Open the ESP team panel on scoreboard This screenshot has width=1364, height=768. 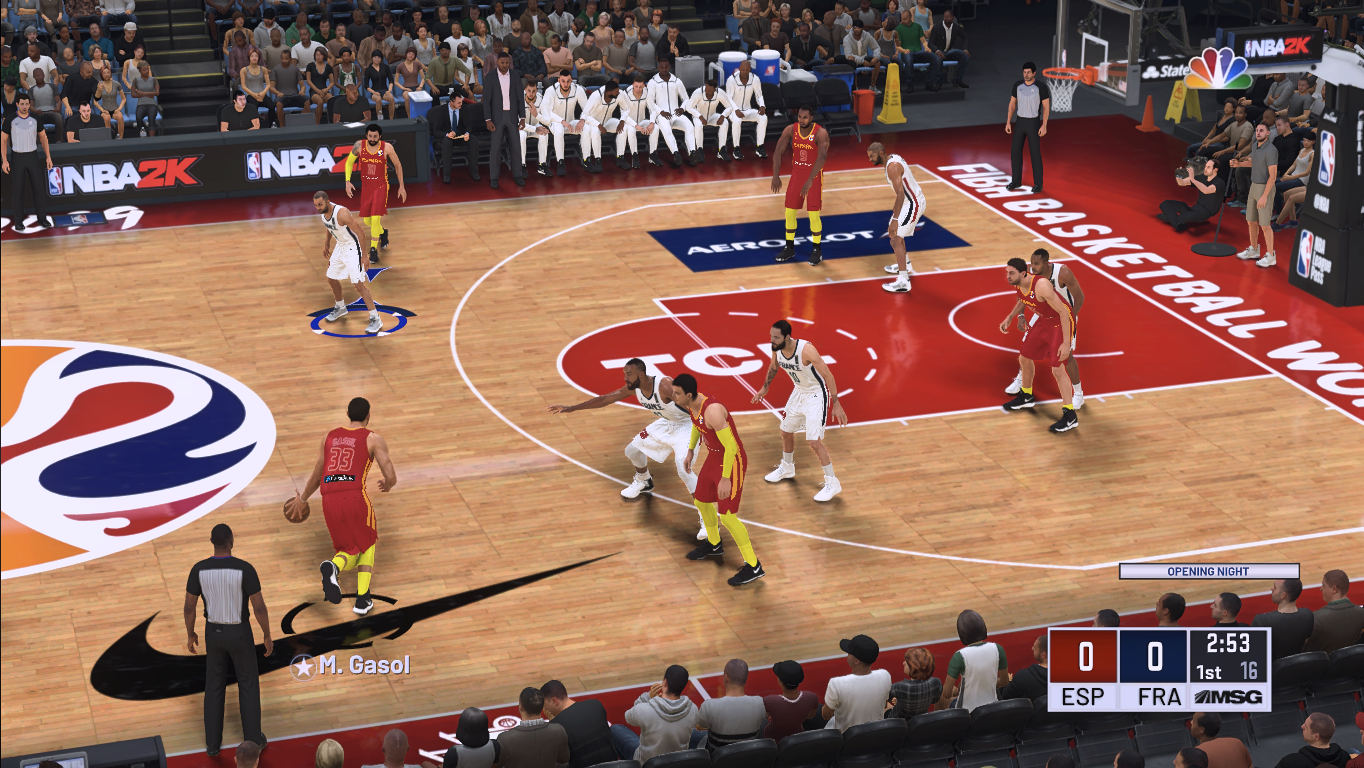coord(1083,697)
